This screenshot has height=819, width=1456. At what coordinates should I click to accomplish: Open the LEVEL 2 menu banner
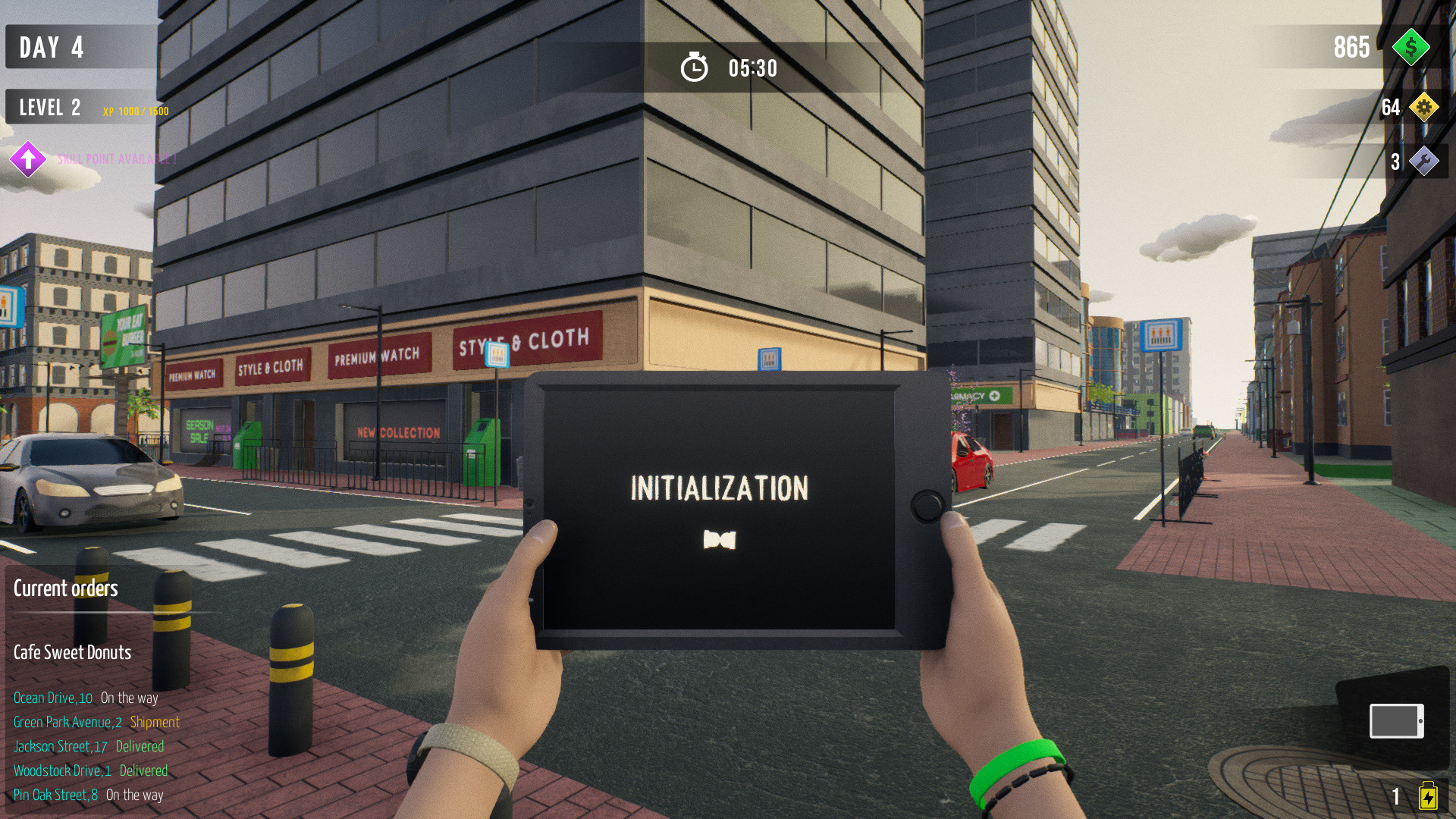point(49,106)
